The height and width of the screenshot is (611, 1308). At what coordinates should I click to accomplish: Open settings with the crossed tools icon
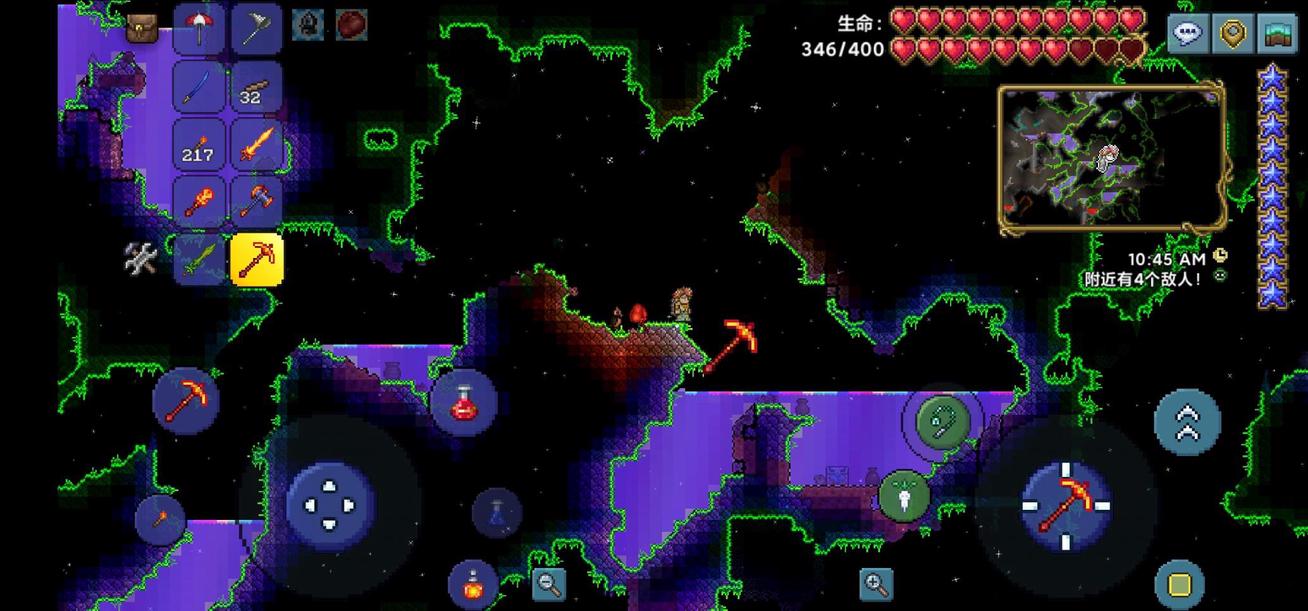pos(141,259)
